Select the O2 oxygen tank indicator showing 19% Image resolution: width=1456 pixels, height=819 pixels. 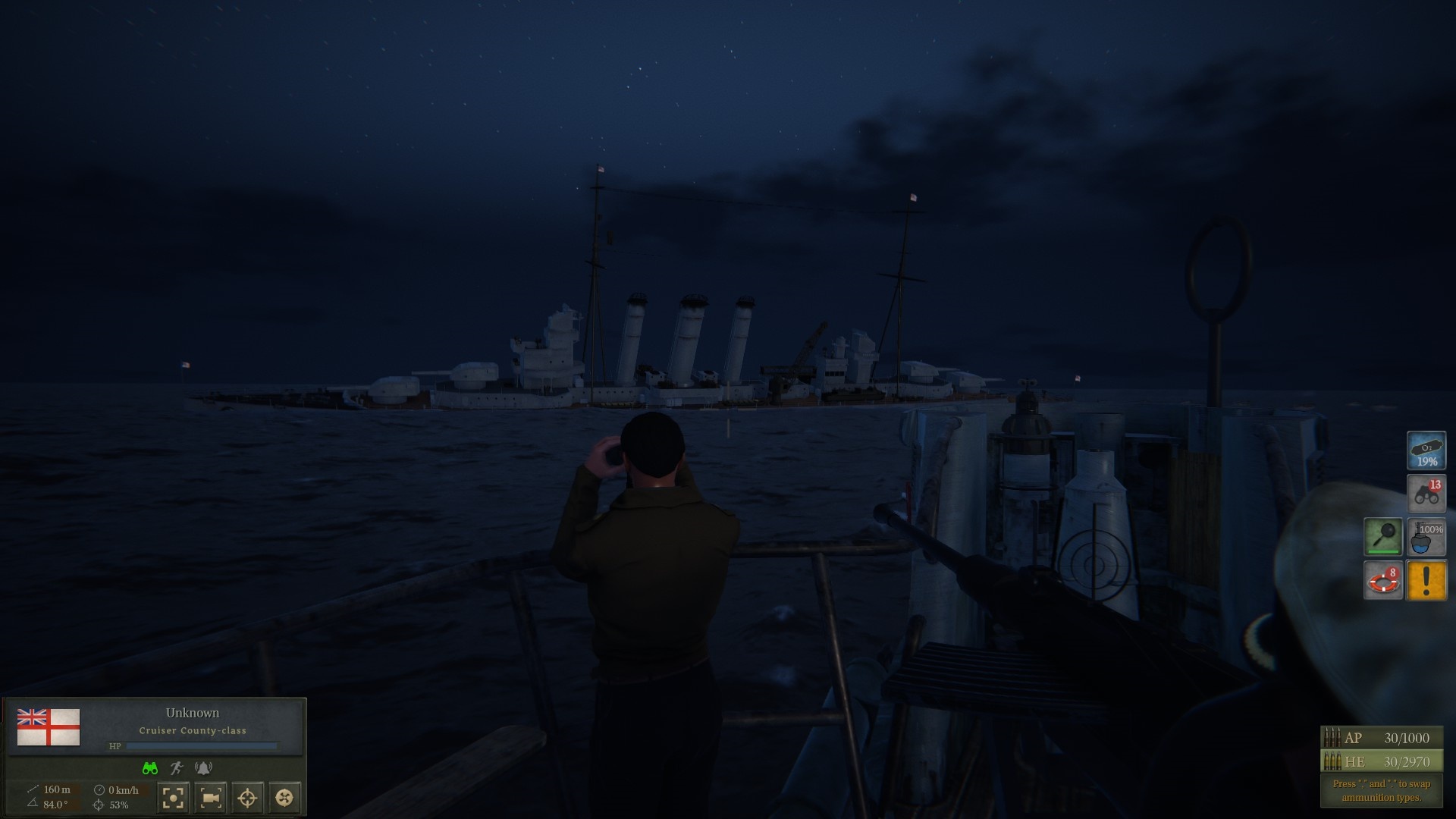coord(1426,449)
